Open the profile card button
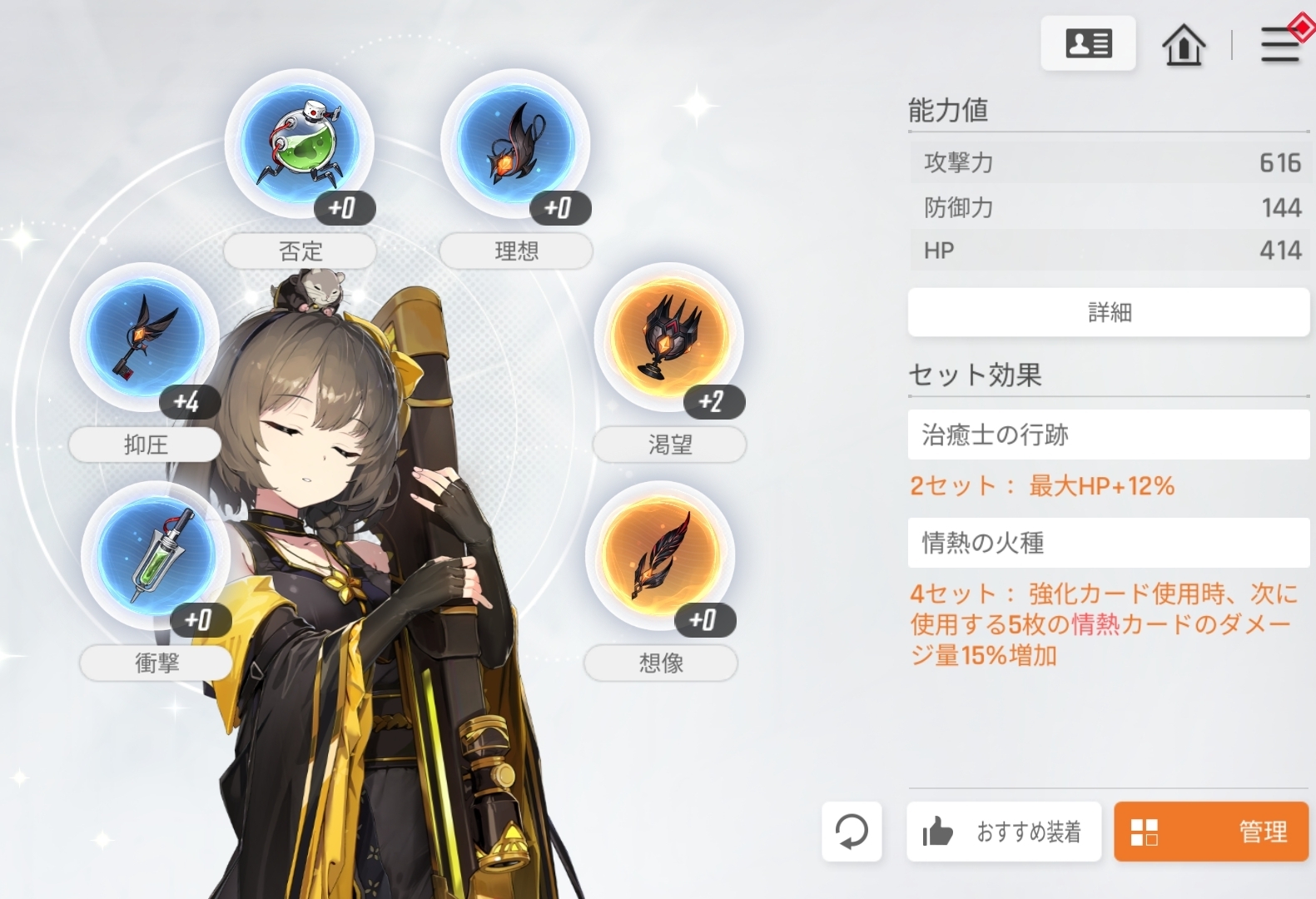This screenshot has width=1316, height=899. pyautogui.click(x=1088, y=43)
